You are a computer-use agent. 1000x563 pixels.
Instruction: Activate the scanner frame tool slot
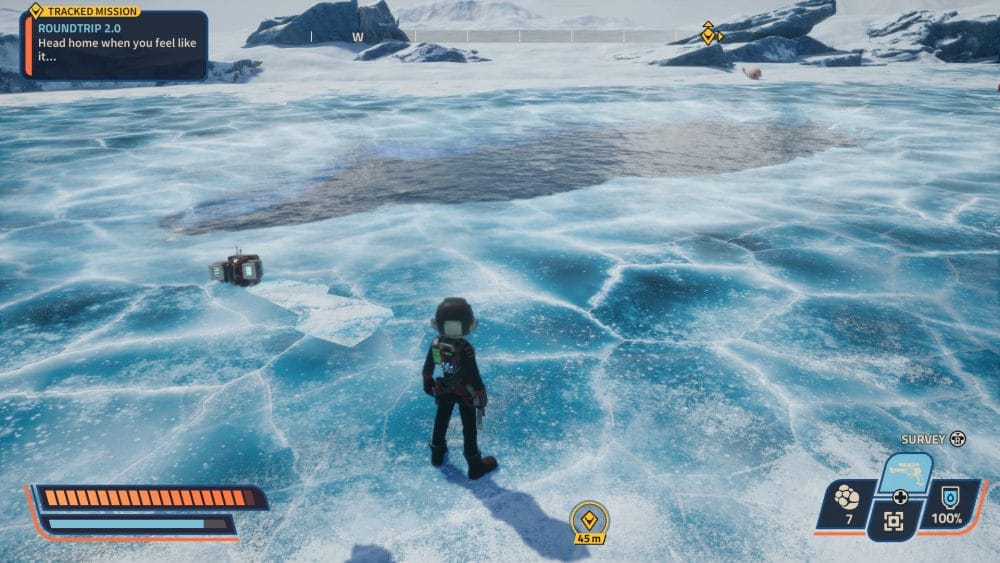pos(893,520)
